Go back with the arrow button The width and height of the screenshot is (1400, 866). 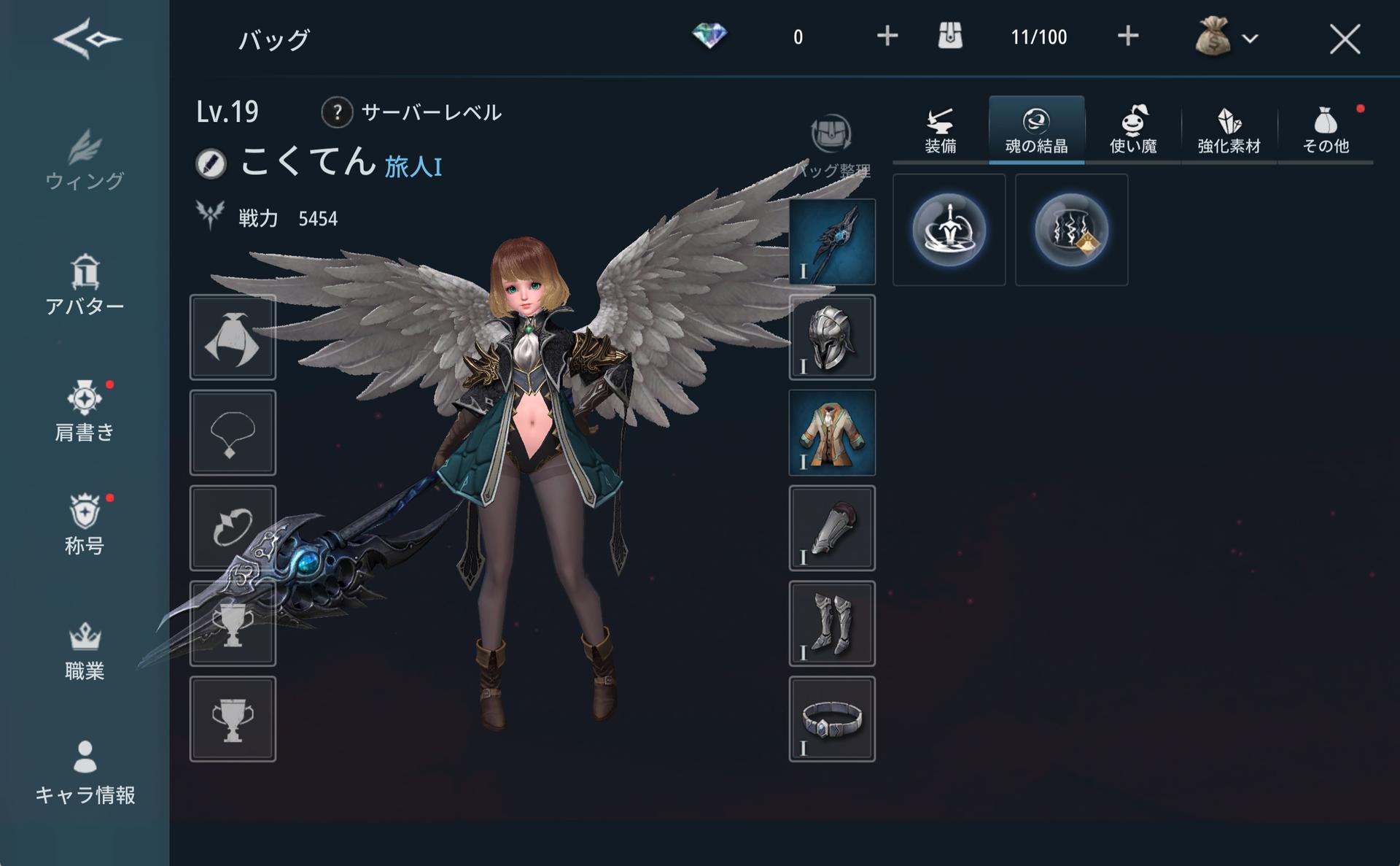click(x=87, y=38)
